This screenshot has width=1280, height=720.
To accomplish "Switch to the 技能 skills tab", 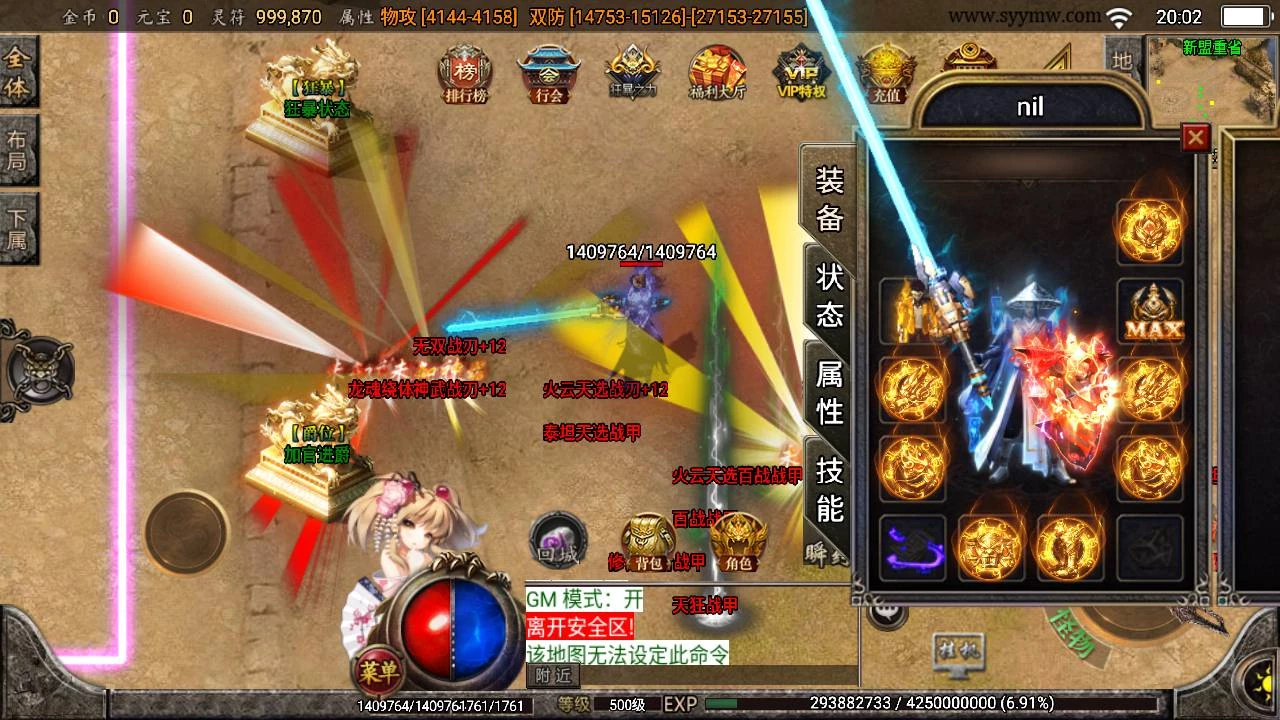I will point(829,487).
